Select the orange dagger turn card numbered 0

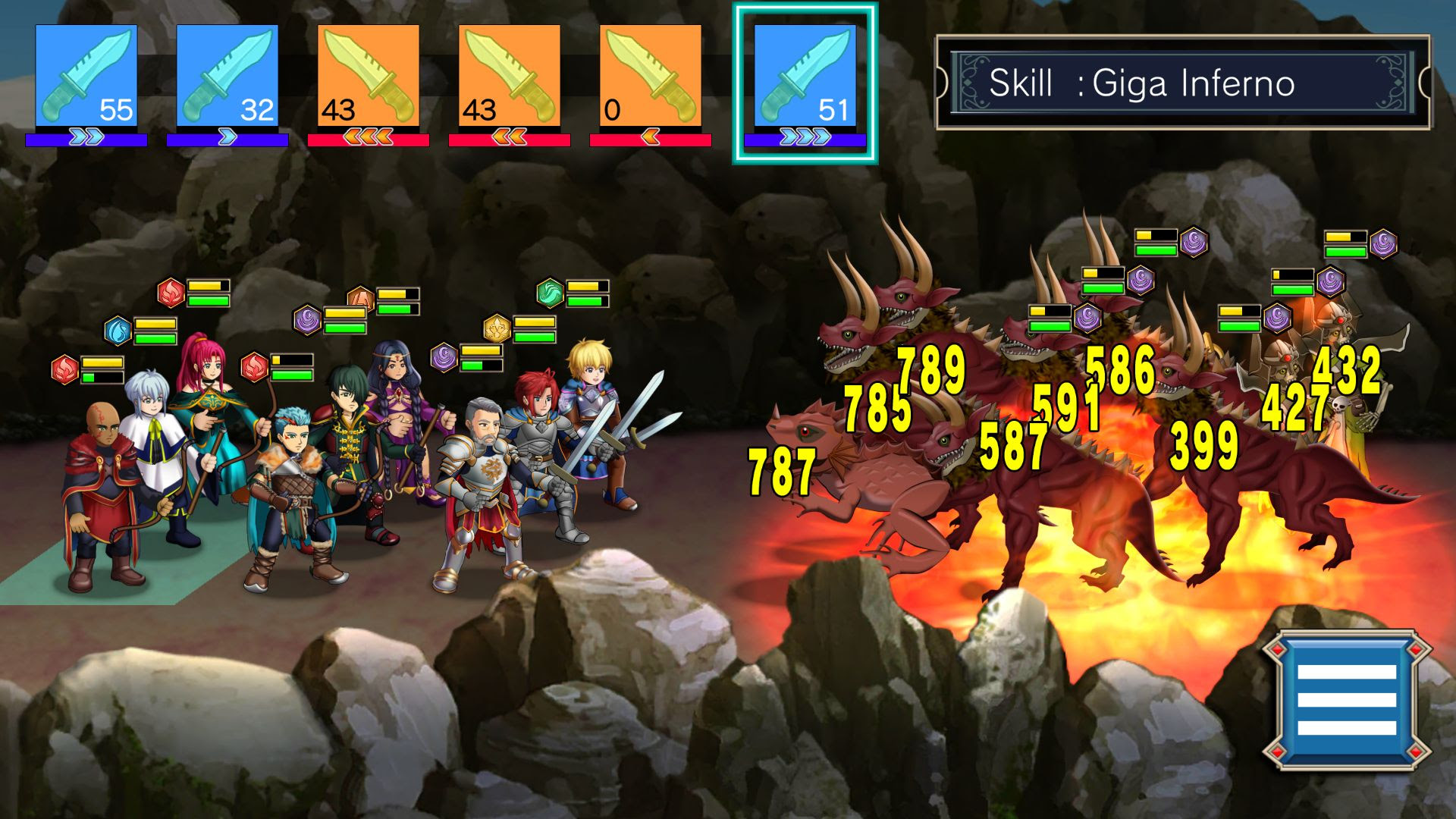coord(651,77)
